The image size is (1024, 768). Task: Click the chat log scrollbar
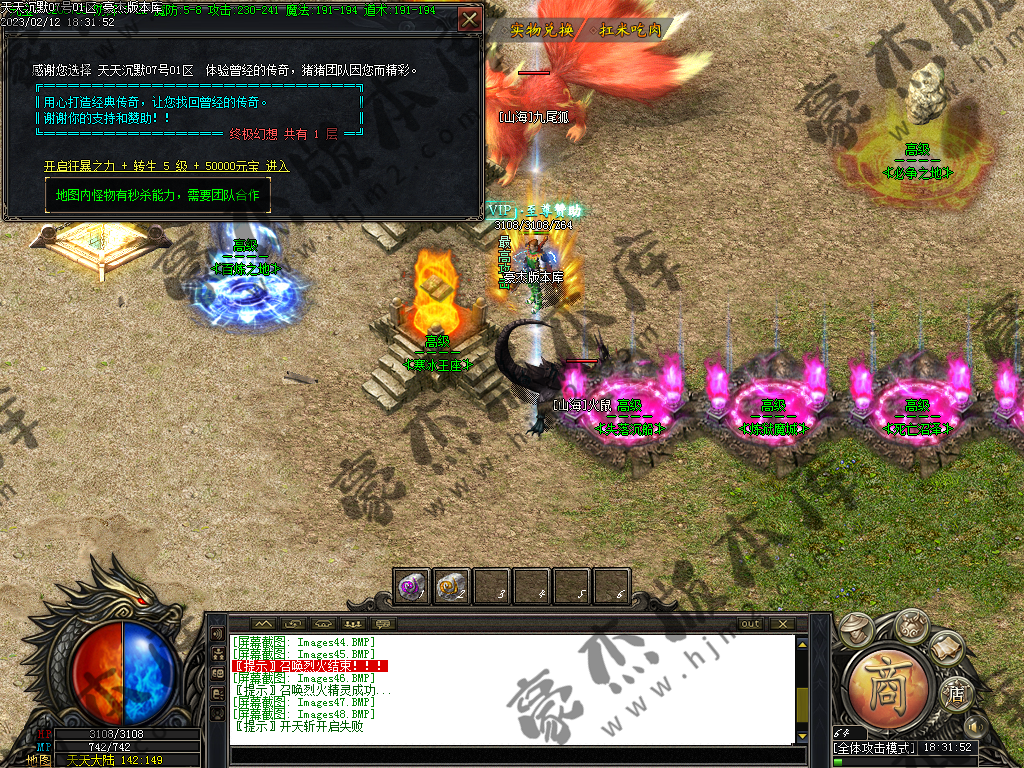(x=802, y=689)
